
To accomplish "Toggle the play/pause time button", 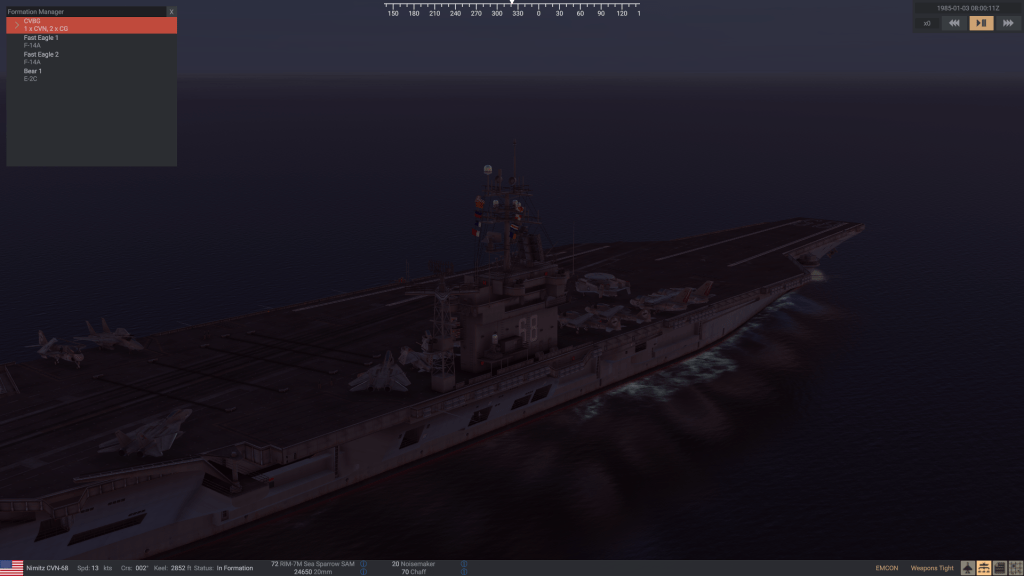I will pos(981,23).
